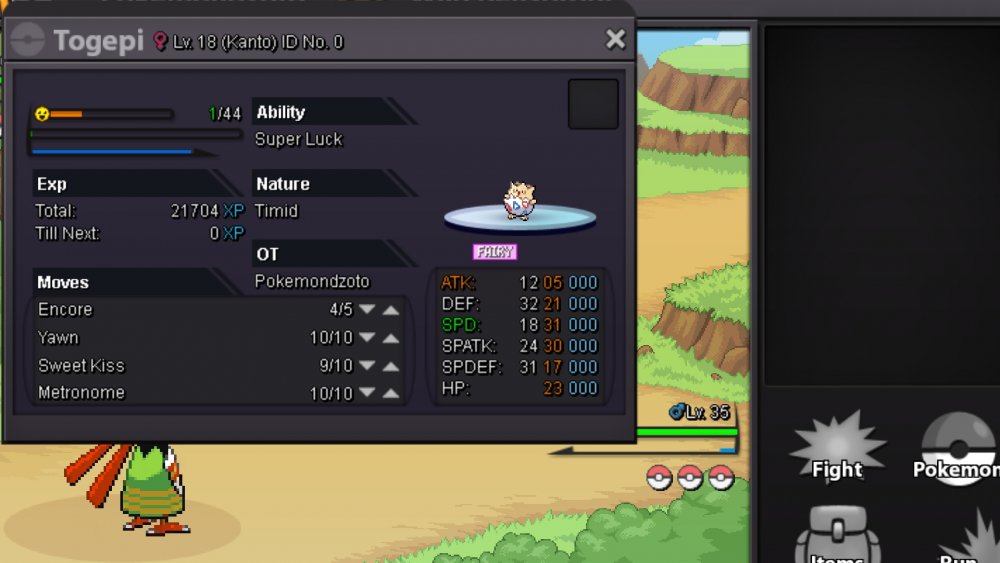This screenshot has height=563, width=1000.
Task: Move Encore down in the move list
Action: coord(367,310)
